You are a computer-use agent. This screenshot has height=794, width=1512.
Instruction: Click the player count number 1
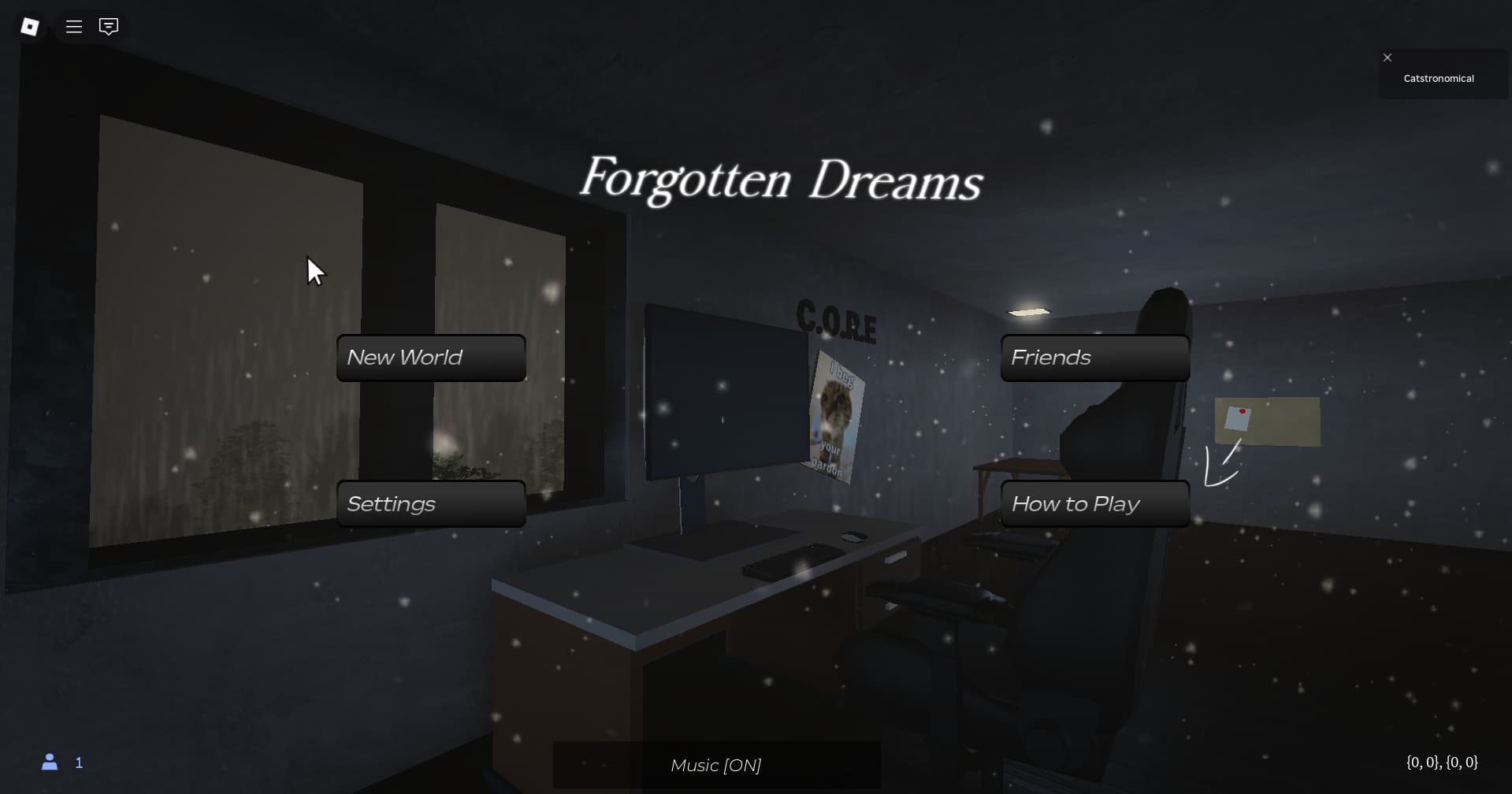point(79,762)
